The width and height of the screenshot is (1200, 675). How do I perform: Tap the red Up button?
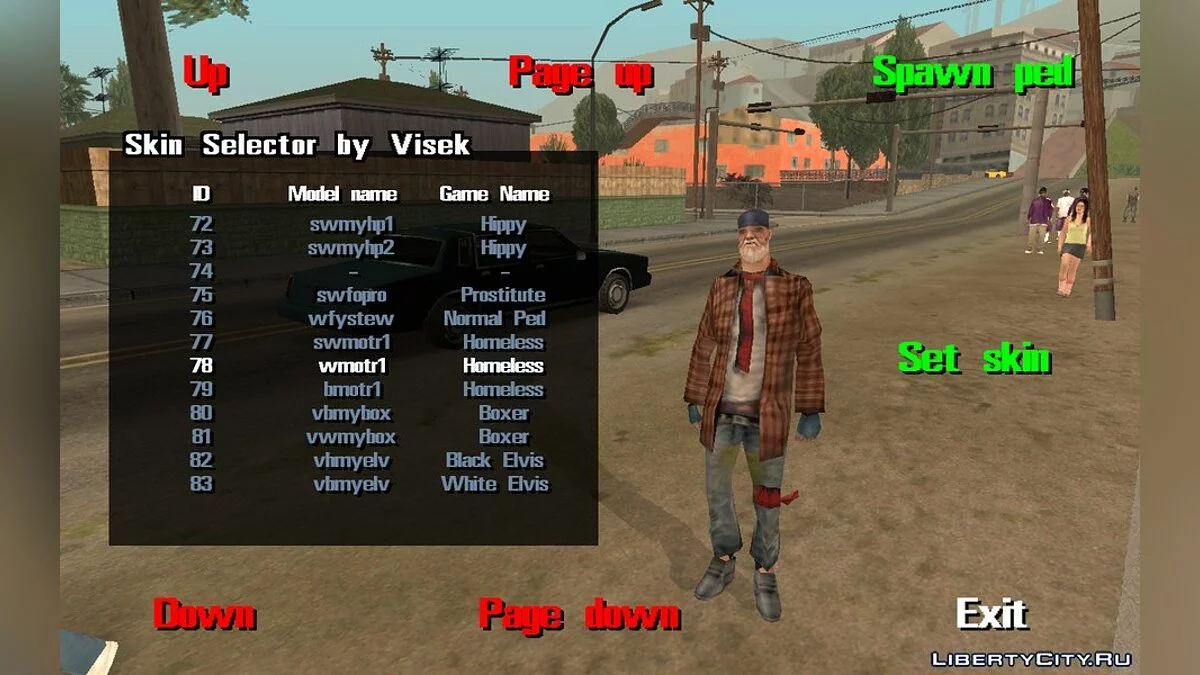click(206, 74)
